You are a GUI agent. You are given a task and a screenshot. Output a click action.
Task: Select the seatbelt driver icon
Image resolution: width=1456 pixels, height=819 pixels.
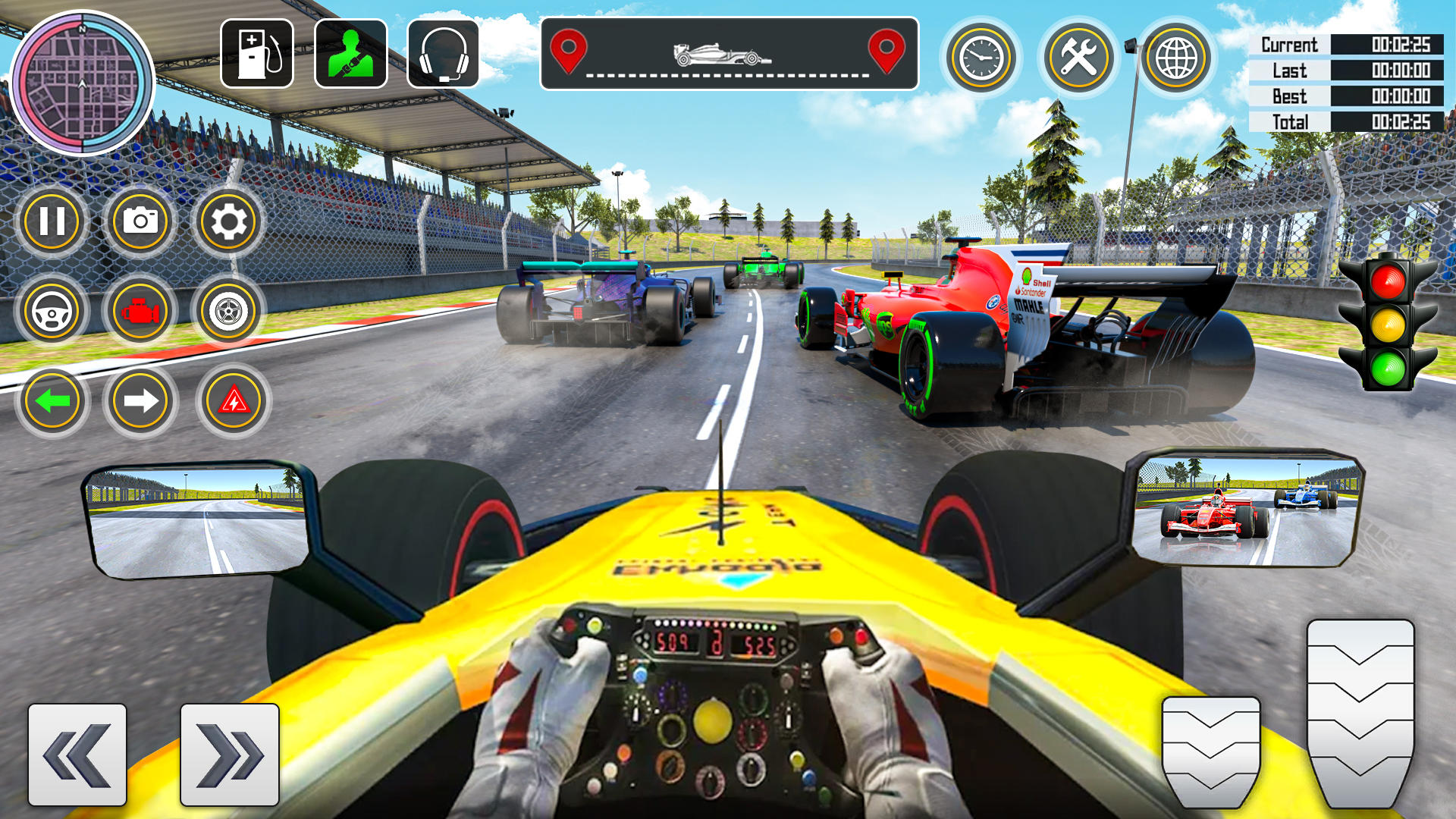click(350, 52)
